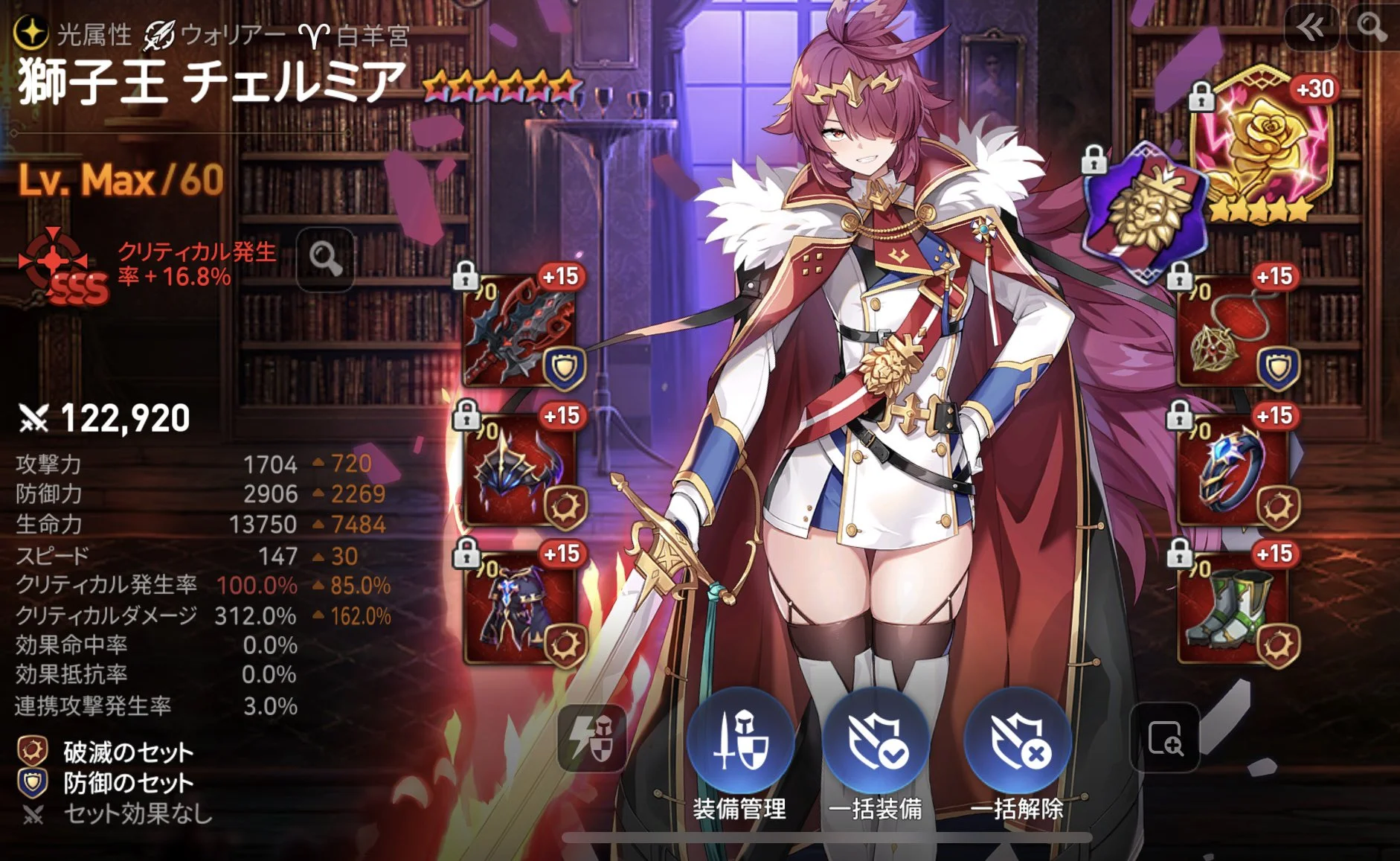This screenshot has height=861, width=1400.
Task: Select the equipped dark axe weapon slot
Action: [x=519, y=332]
